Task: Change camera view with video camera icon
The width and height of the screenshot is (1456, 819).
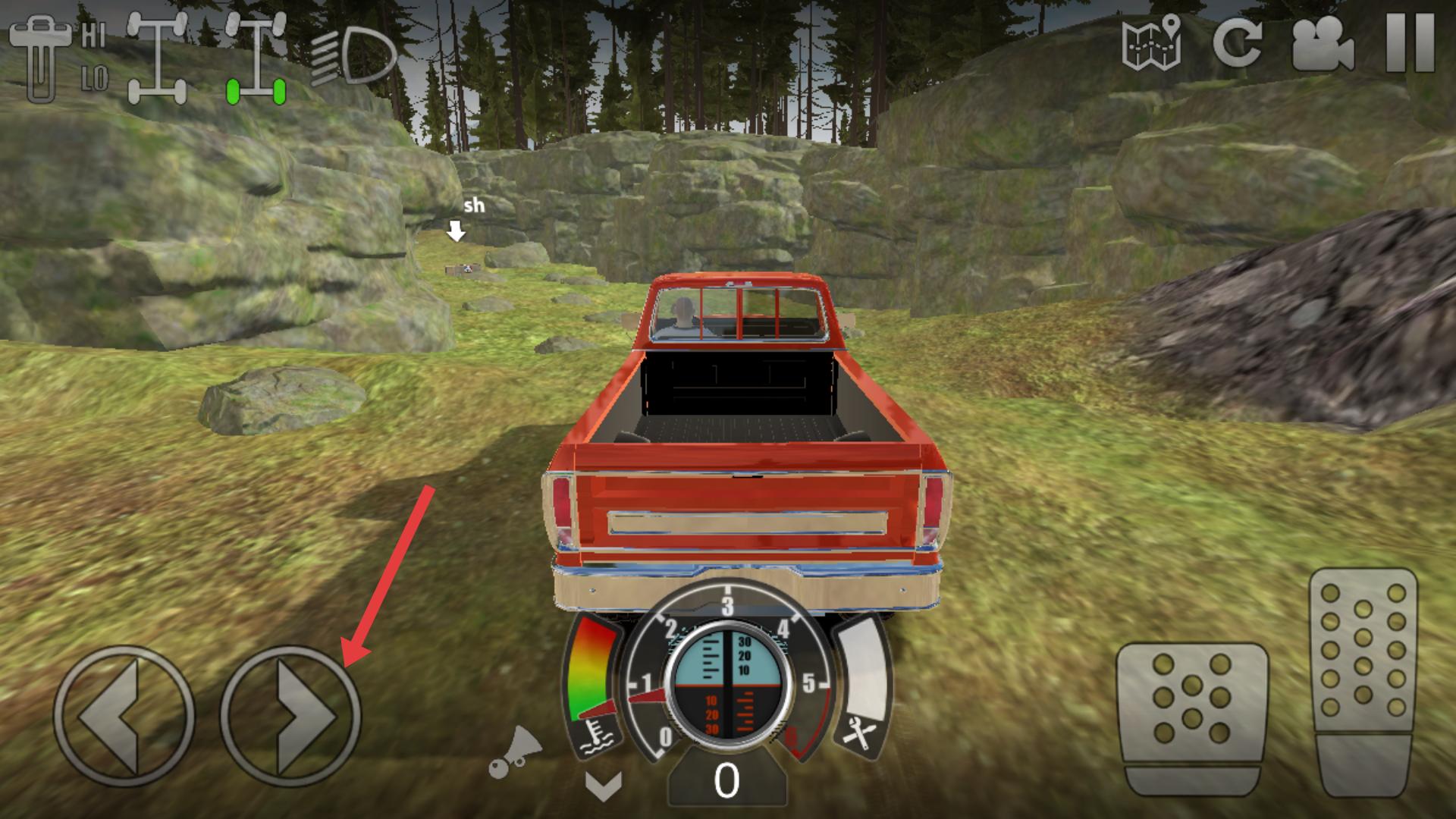Action: tap(1323, 43)
